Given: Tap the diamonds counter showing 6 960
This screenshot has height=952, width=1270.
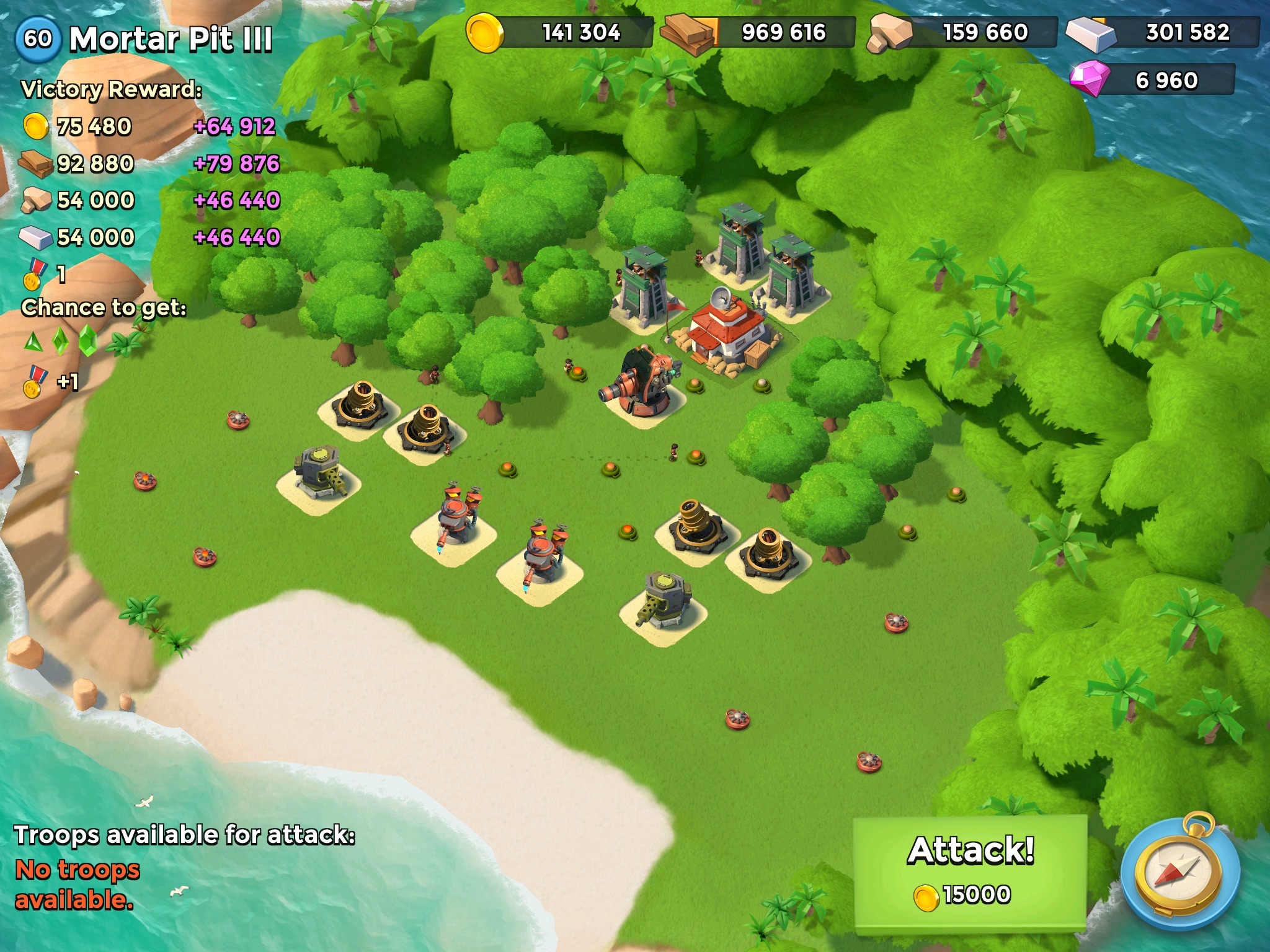Looking at the screenshot, I should point(1153,81).
